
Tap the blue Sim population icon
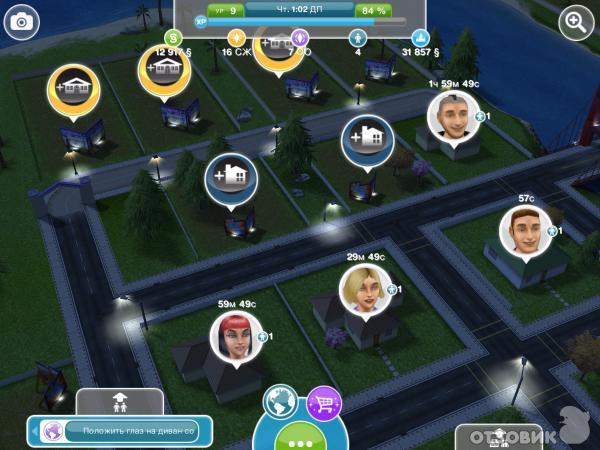(x=357, y=38)
